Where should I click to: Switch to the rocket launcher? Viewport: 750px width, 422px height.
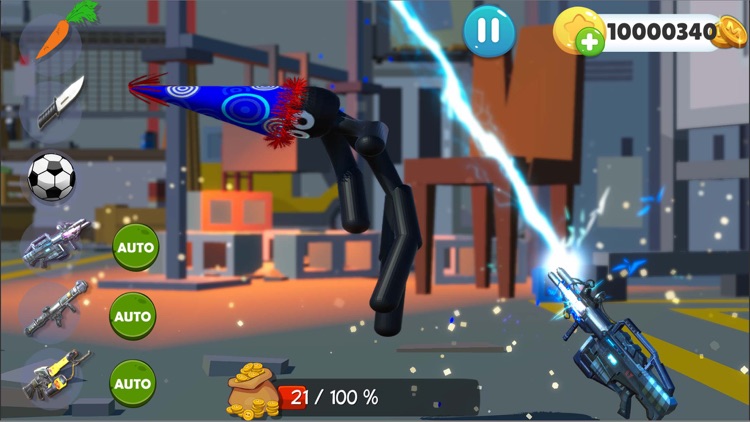pyautogui.click(x=55, y=312)
